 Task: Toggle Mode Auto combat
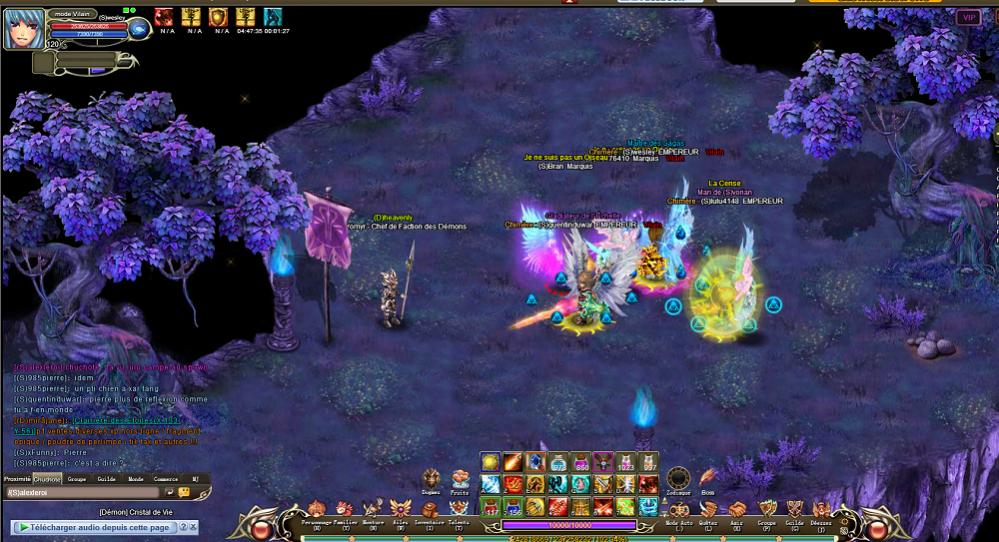coord(679,510)
